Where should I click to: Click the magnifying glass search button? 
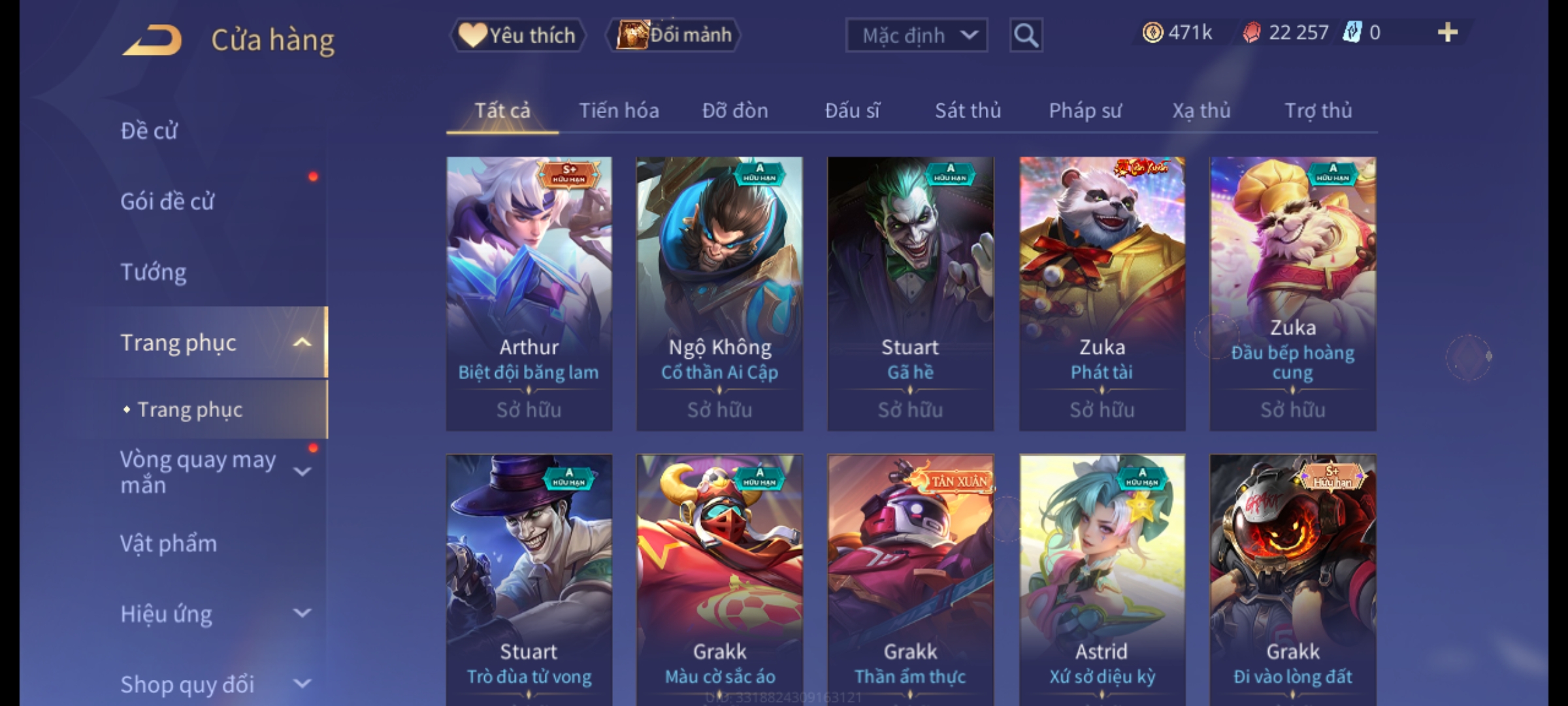1026,35
